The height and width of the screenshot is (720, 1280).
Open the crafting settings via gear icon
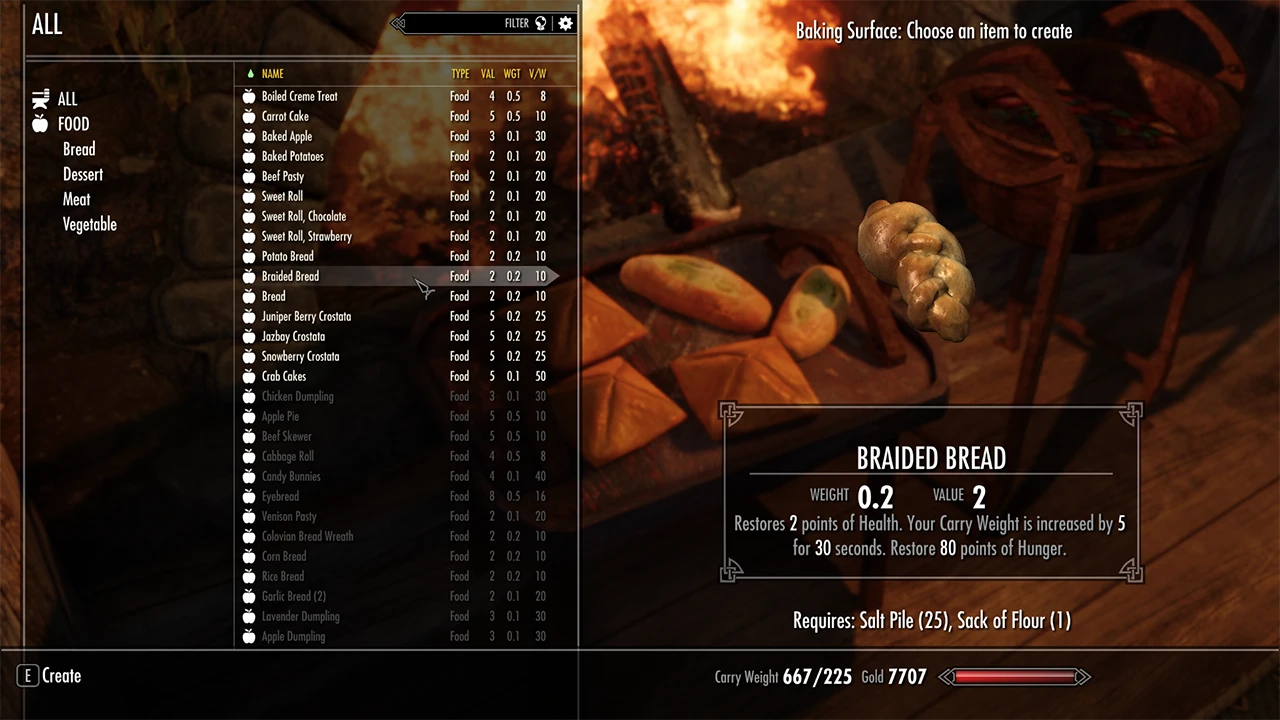(x=565, y=23)
